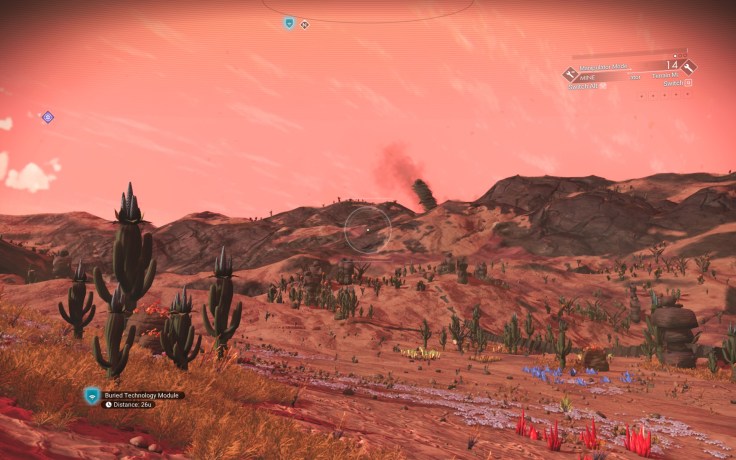This screenshot has width=736, height=460.
Task: Choose the Terrain Manipulator wrench icon
Action: [x=688, y=67]
